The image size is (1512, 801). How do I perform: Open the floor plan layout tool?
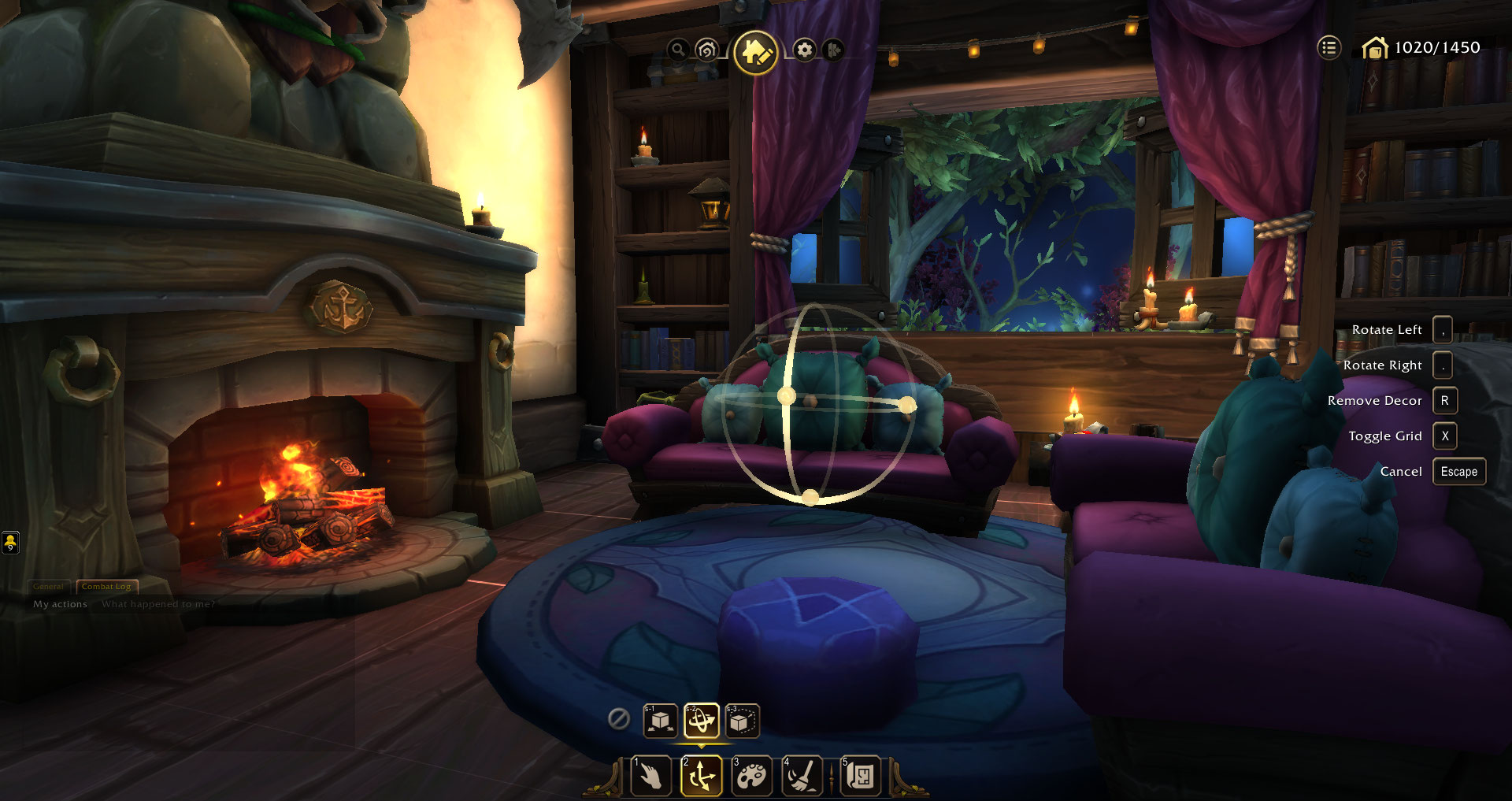click(861, 776)
